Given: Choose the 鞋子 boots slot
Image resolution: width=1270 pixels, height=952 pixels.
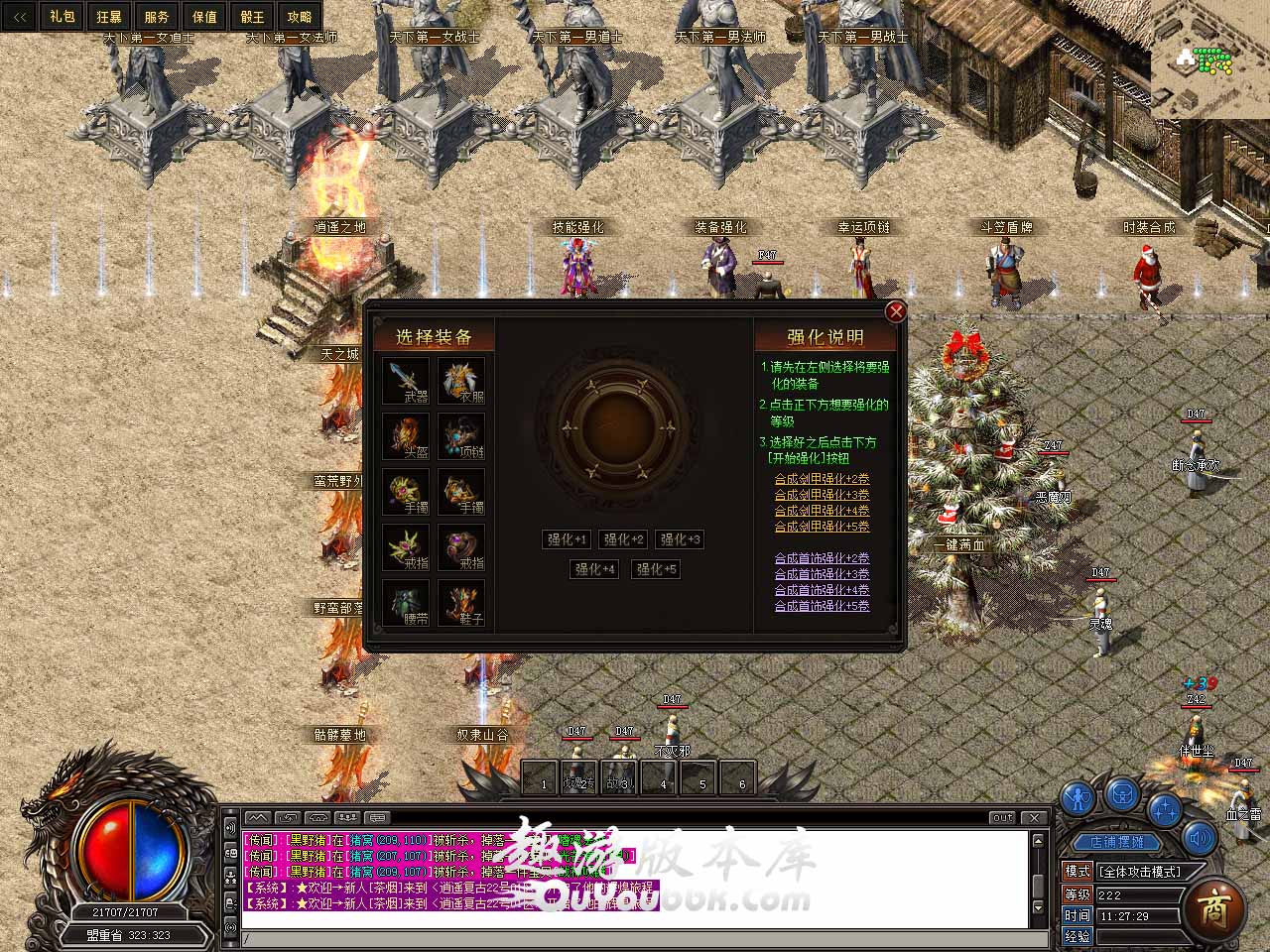Looking at the screenshot, I should coord(461,603).
